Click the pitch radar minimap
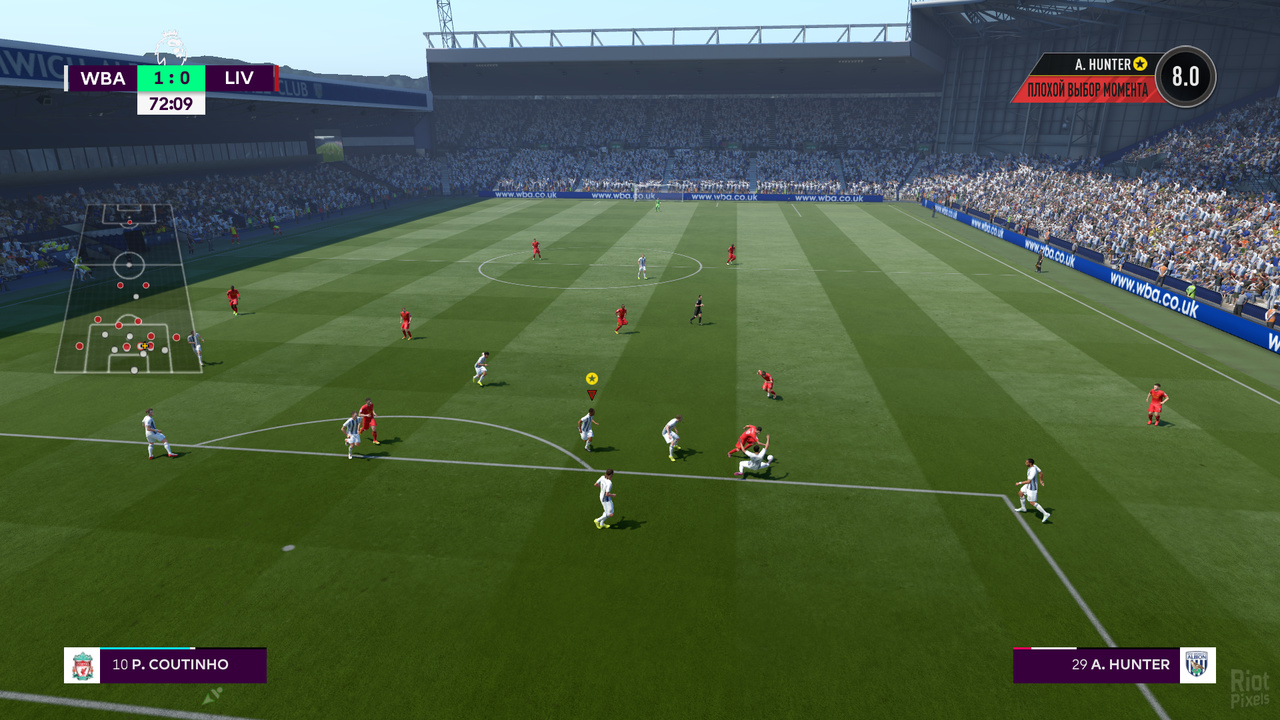 (128, 289)
